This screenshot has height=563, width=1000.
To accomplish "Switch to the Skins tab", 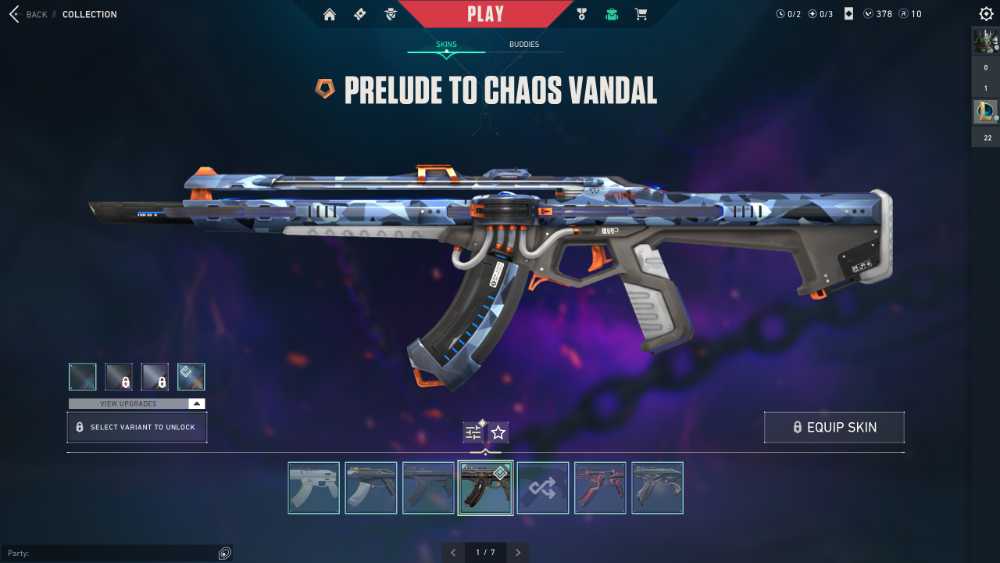I will [446, 44].
